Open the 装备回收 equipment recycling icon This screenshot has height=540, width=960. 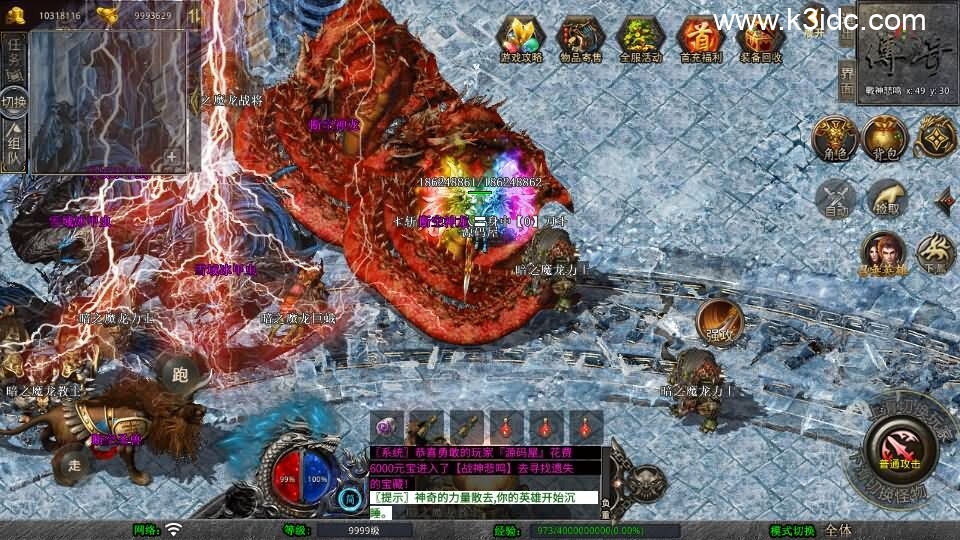coord(760,37)
